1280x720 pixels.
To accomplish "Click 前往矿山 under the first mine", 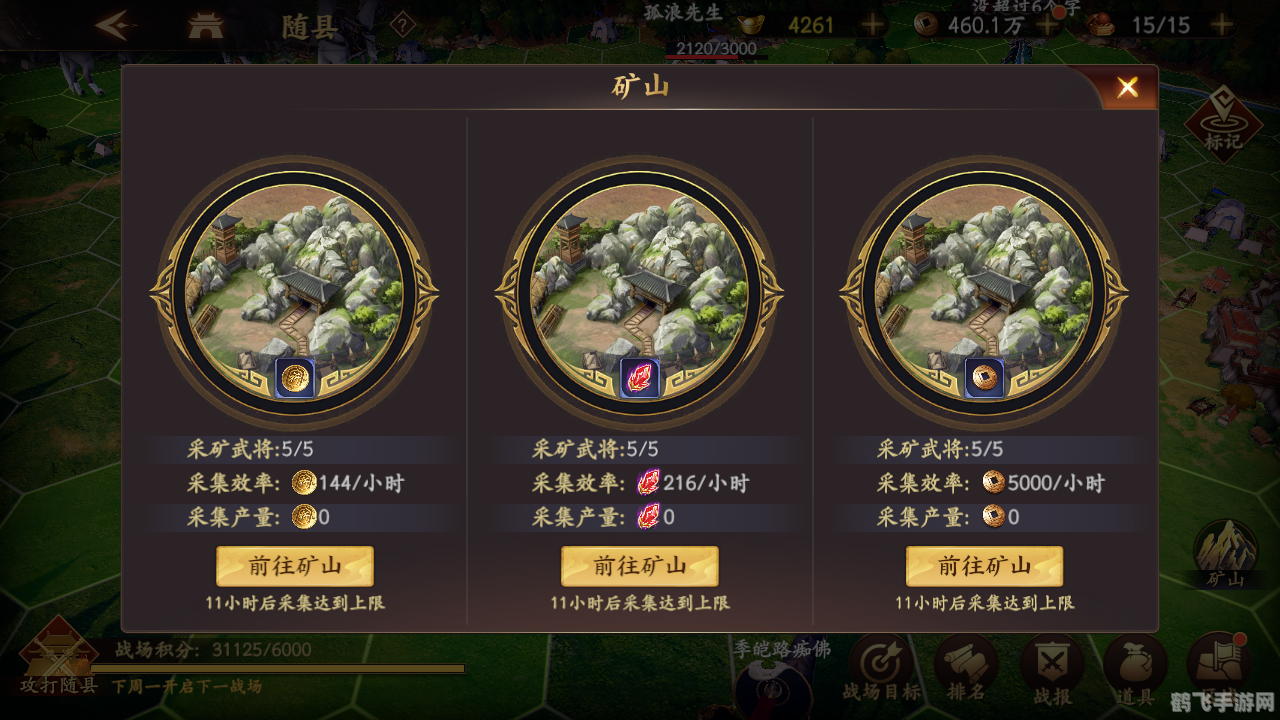I will point(294,565).
